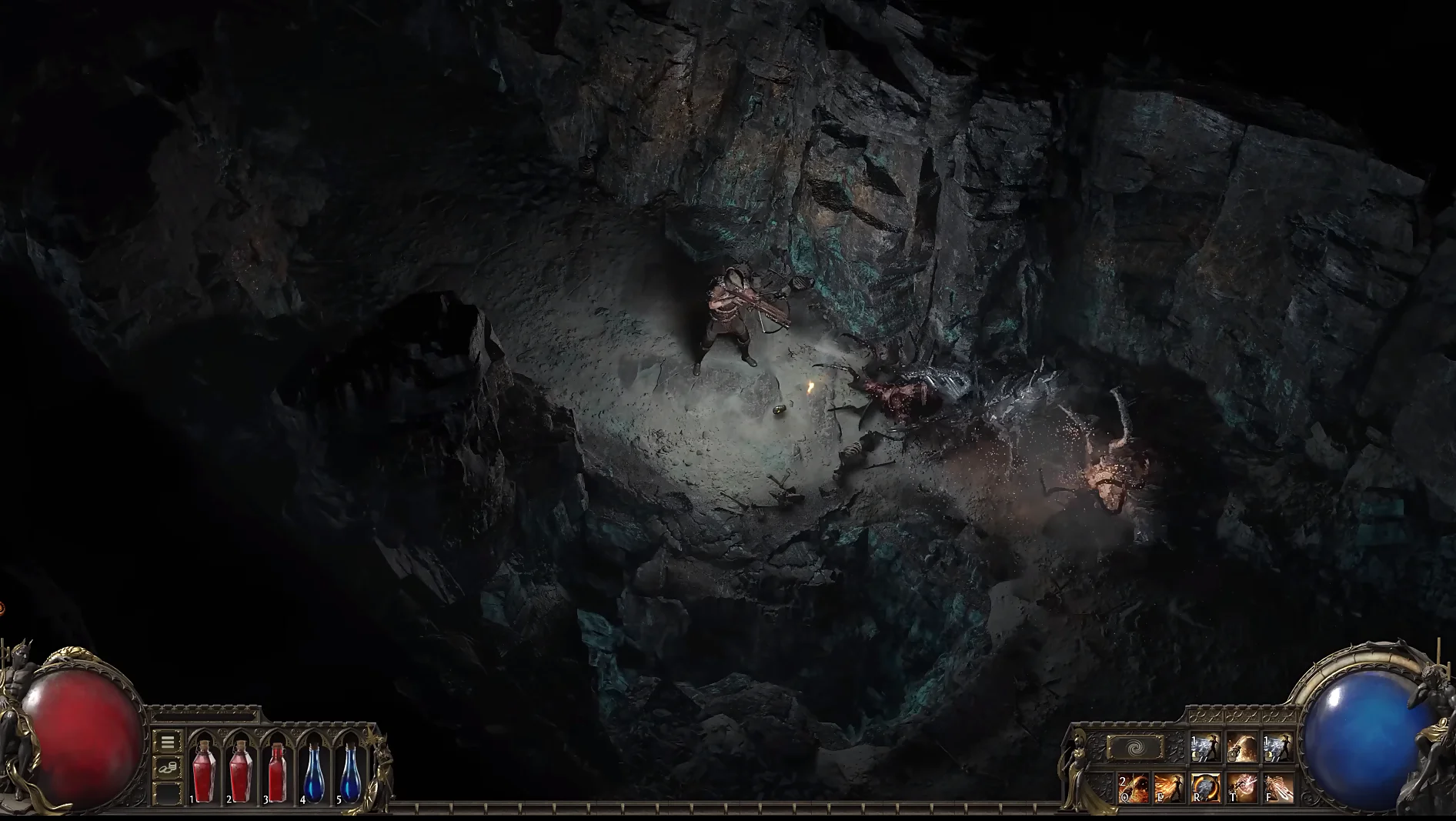Open the coins and rings shop button
Screen dimensions: 1456x821
[x=167, y=767]
